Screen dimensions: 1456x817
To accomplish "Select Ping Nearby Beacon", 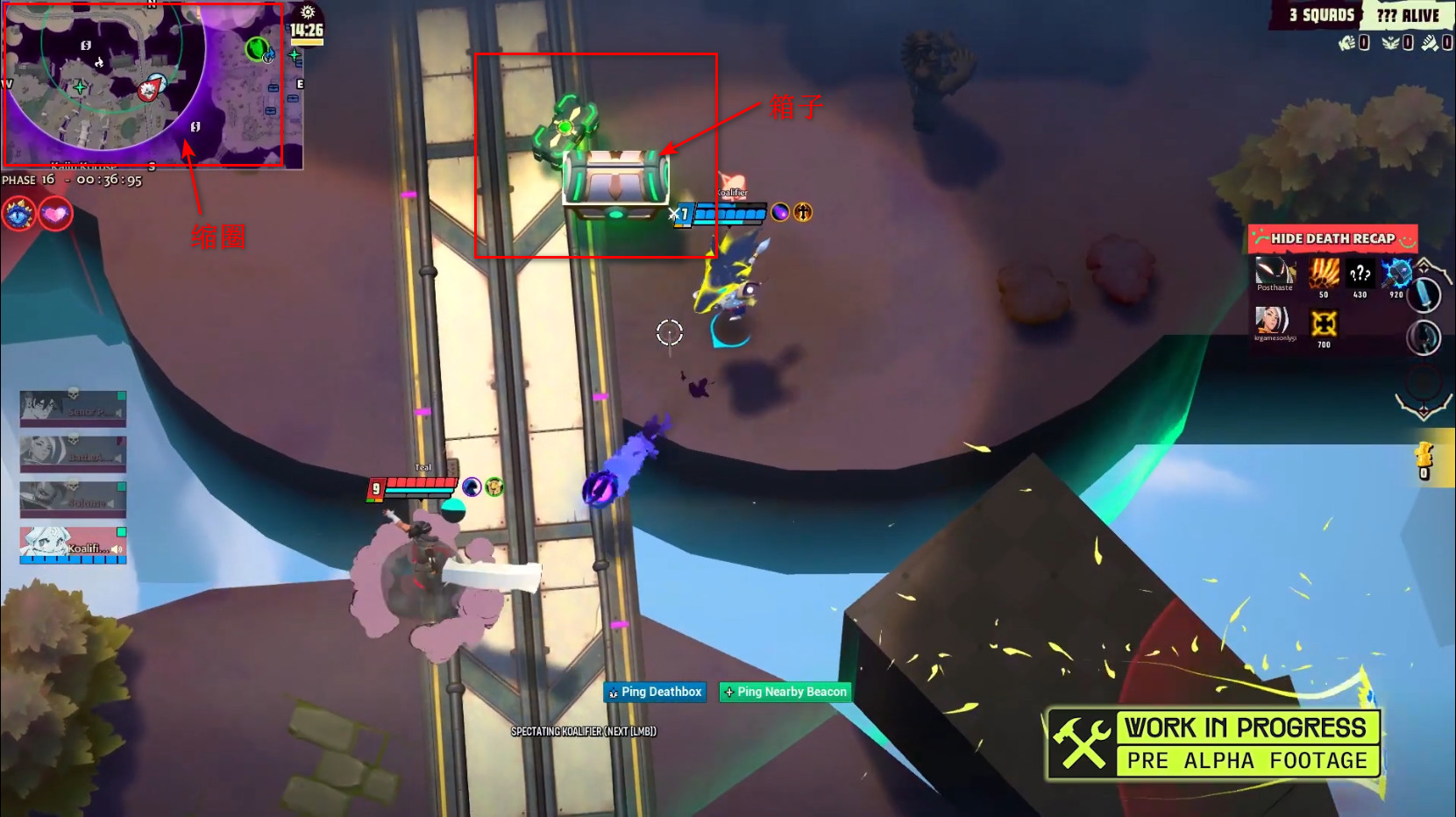I will tap(785, 693).
